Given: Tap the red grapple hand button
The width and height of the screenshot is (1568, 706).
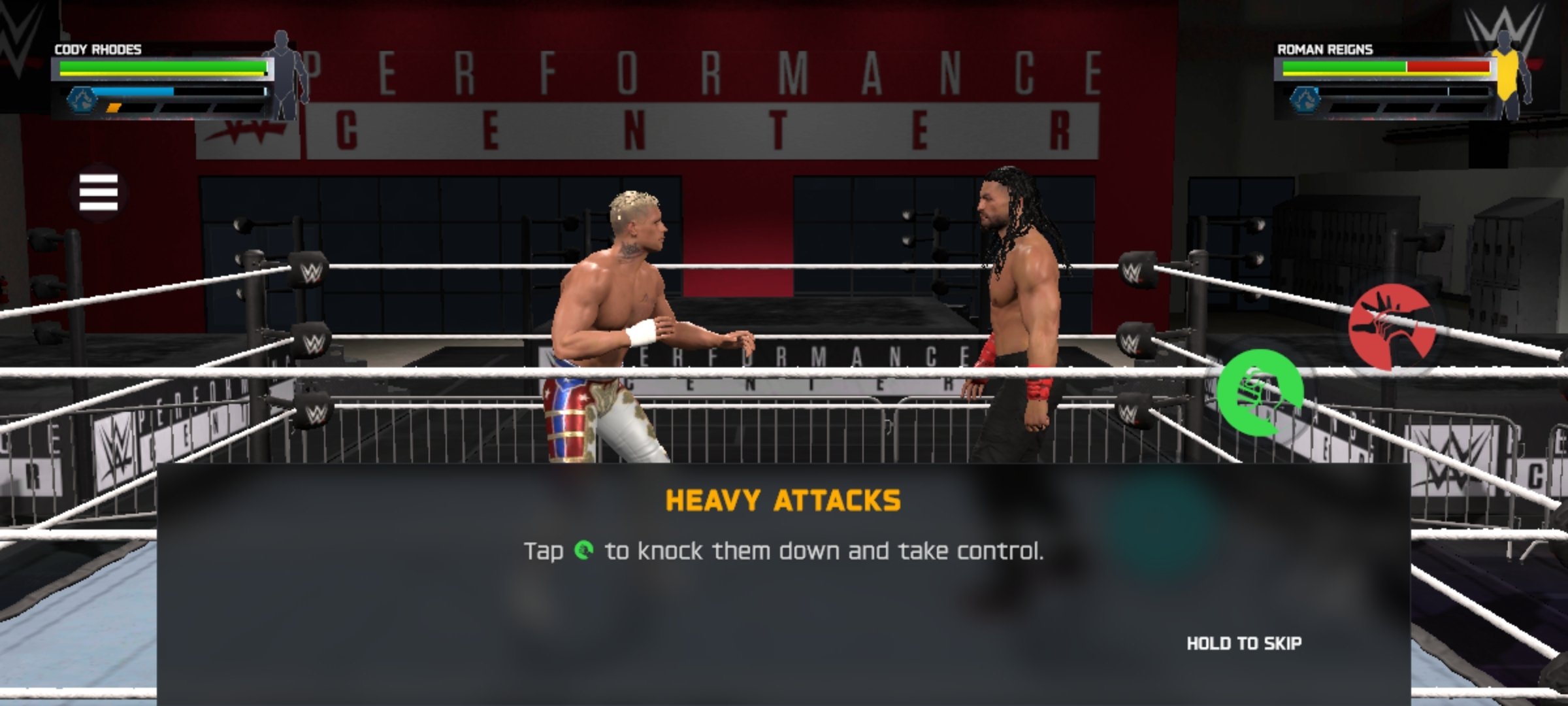Looking at the screenshot, I should (x=1392, y=327).
